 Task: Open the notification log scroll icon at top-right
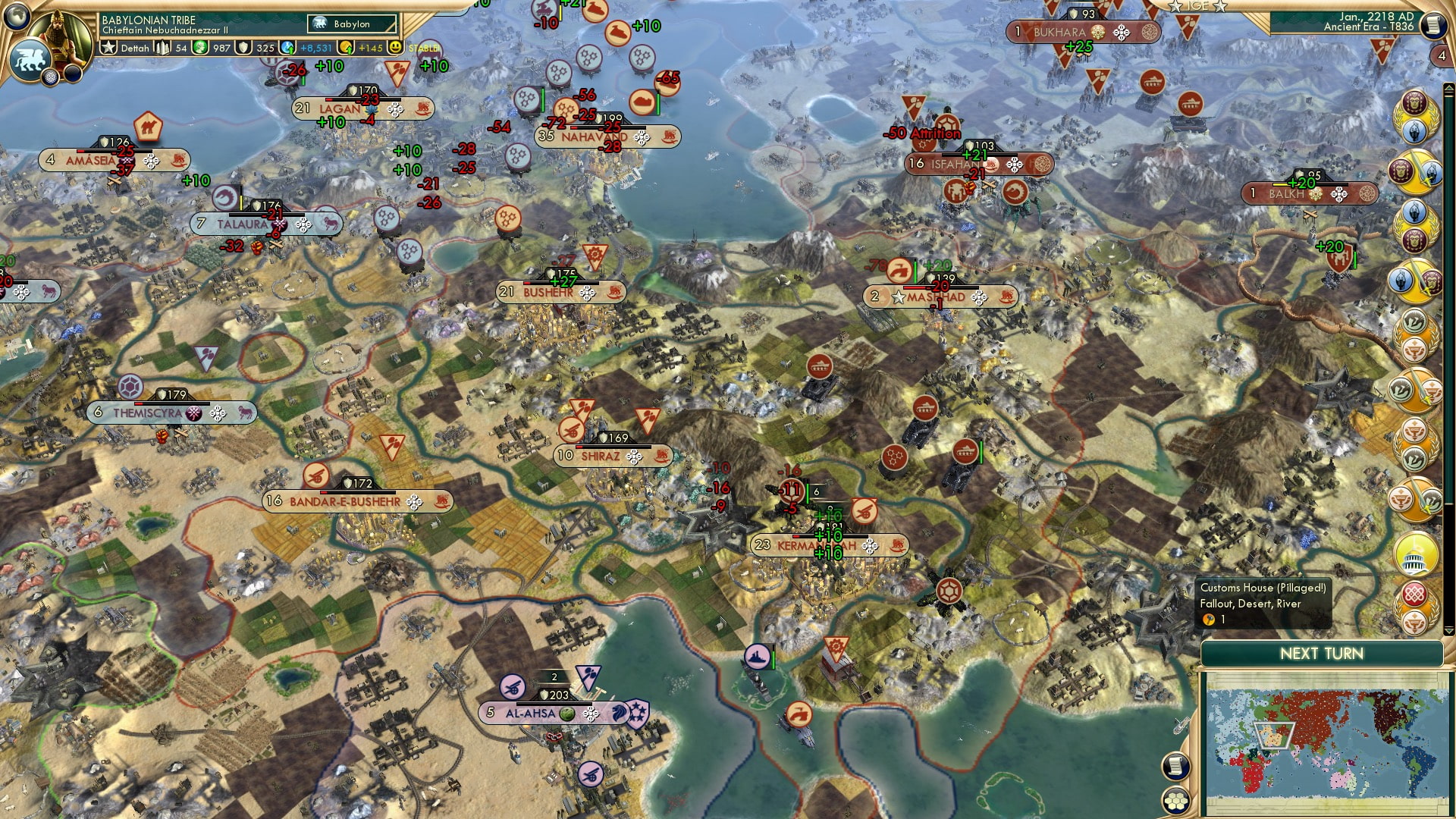[1436, 25]
